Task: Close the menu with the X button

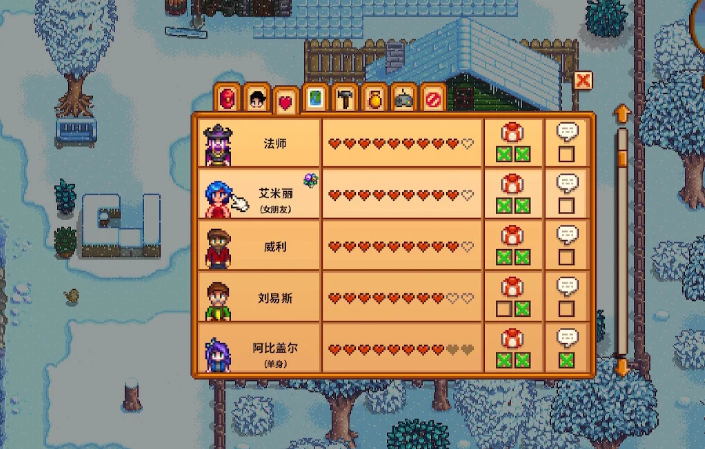Action: [583, 80]
